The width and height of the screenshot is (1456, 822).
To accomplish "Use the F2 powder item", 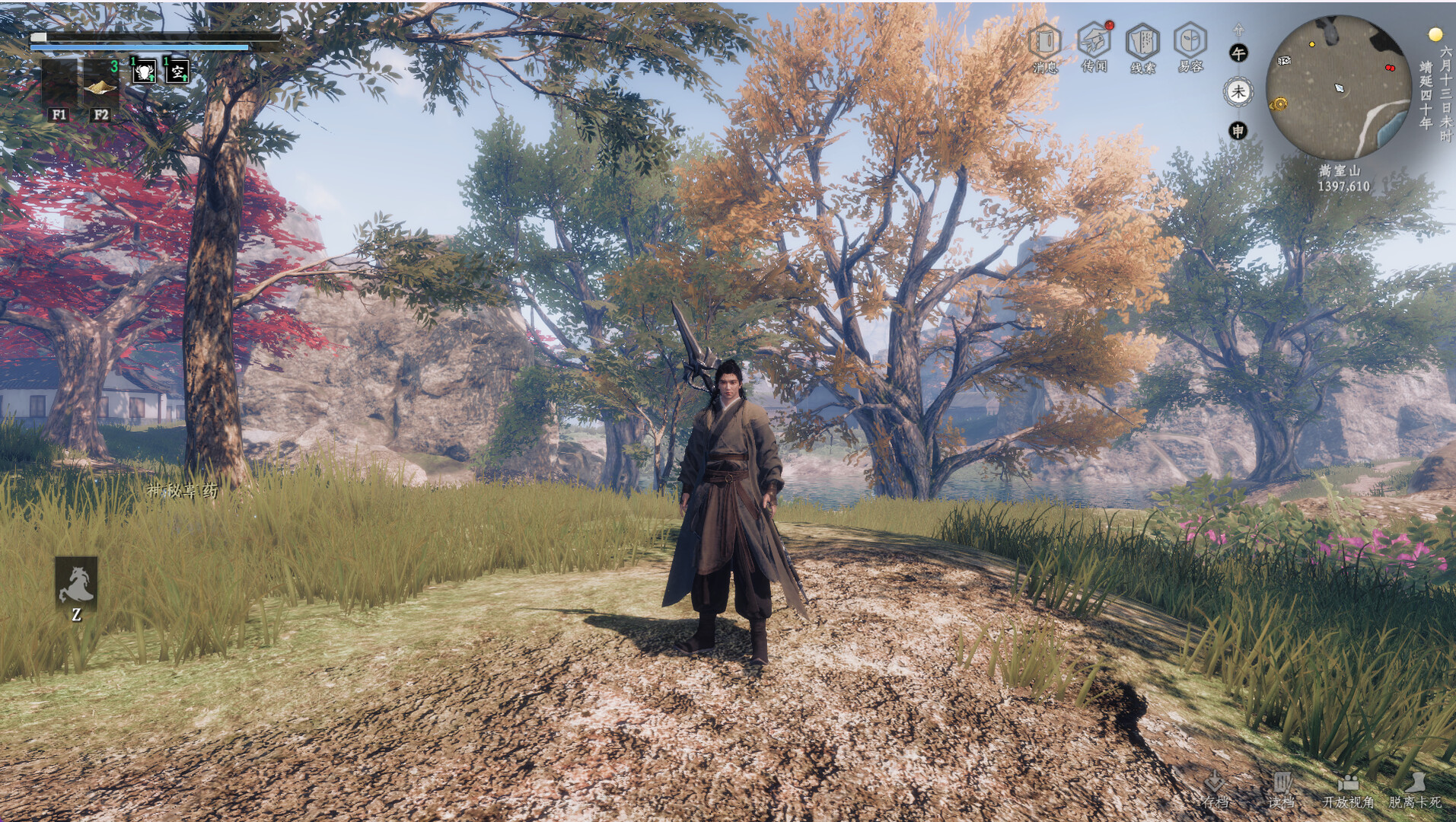I will (x=99, y=84).
